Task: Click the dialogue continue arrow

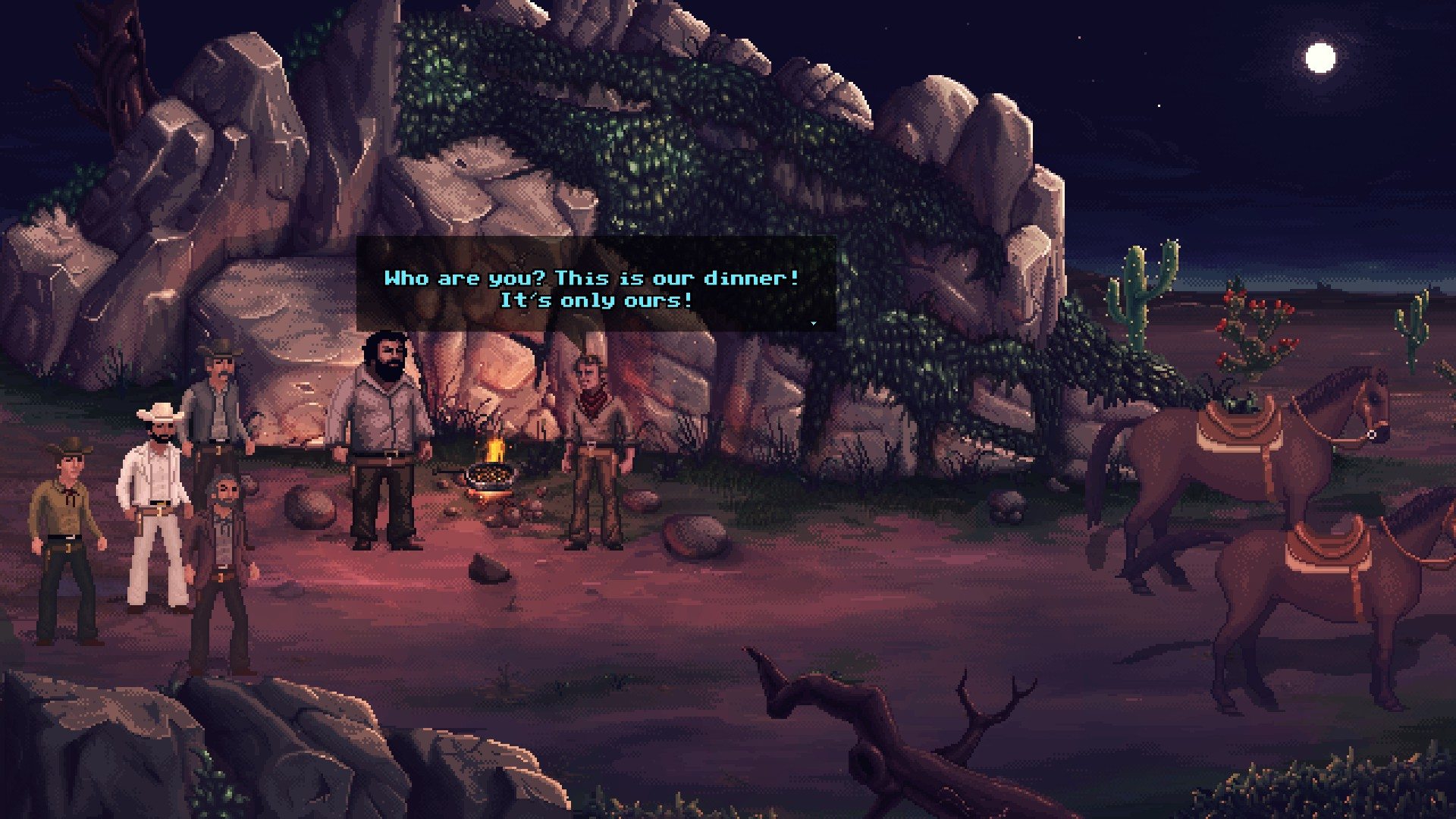Action: 814,323
